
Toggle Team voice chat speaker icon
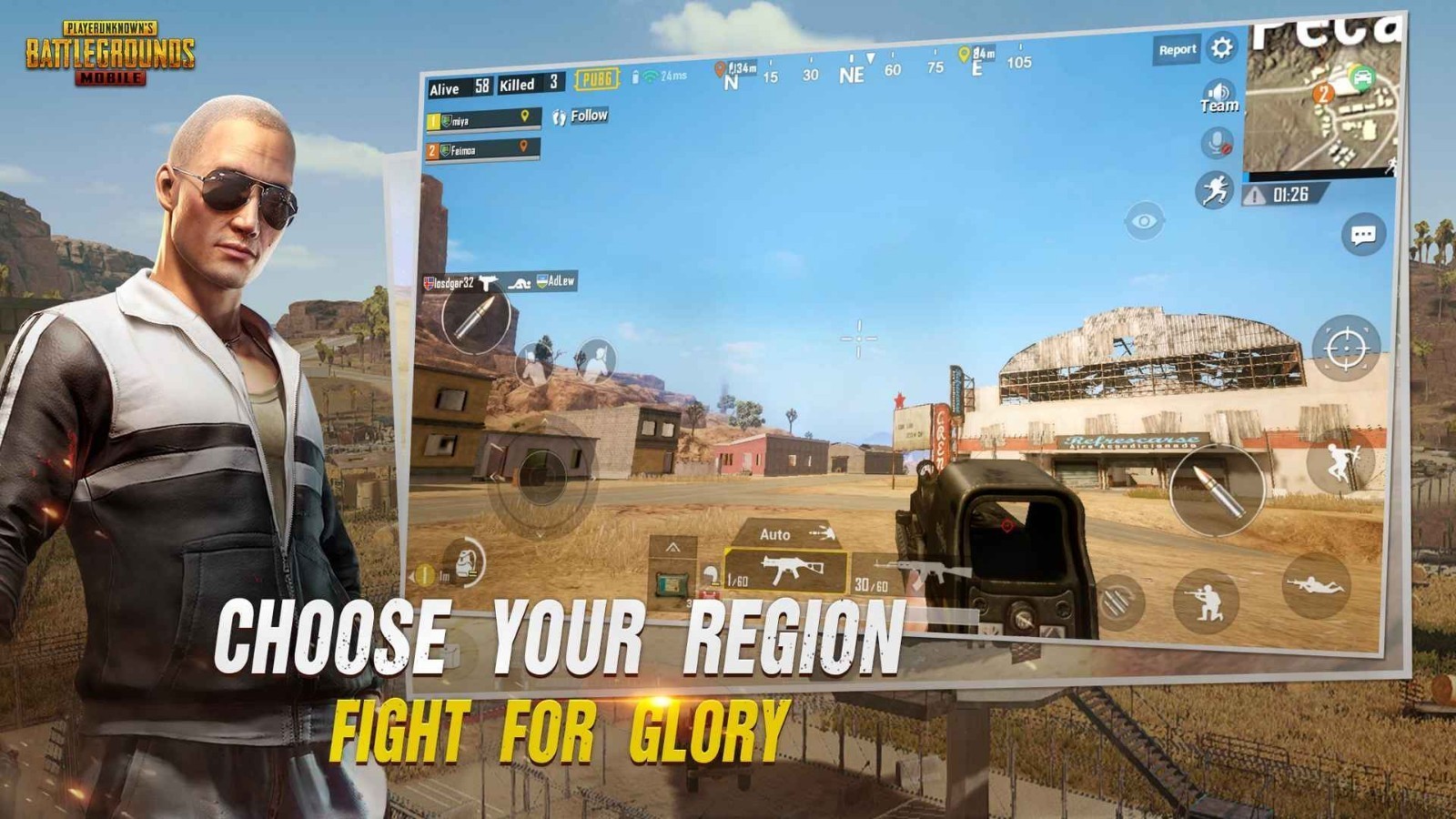[x=1218, y=92]
